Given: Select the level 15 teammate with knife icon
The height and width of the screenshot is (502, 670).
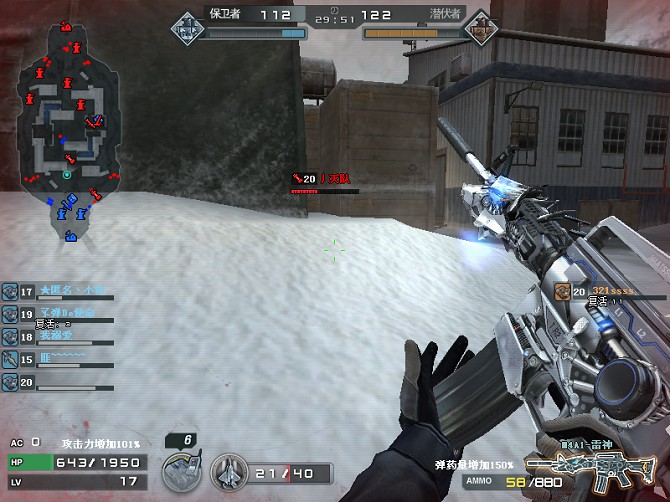Looking at the screenshot, I should tap(58, 359).
